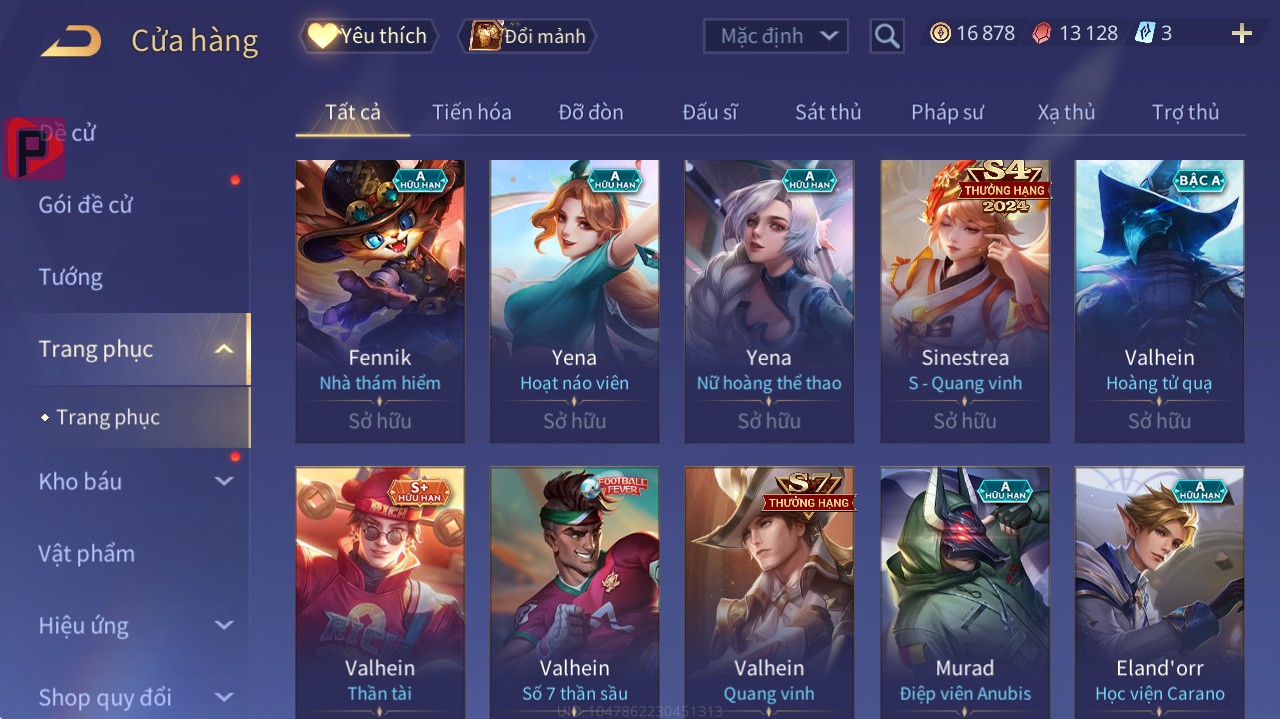Go back using the return arrow
Viewport: 1280px width, 719px height.
coord(71,41)
